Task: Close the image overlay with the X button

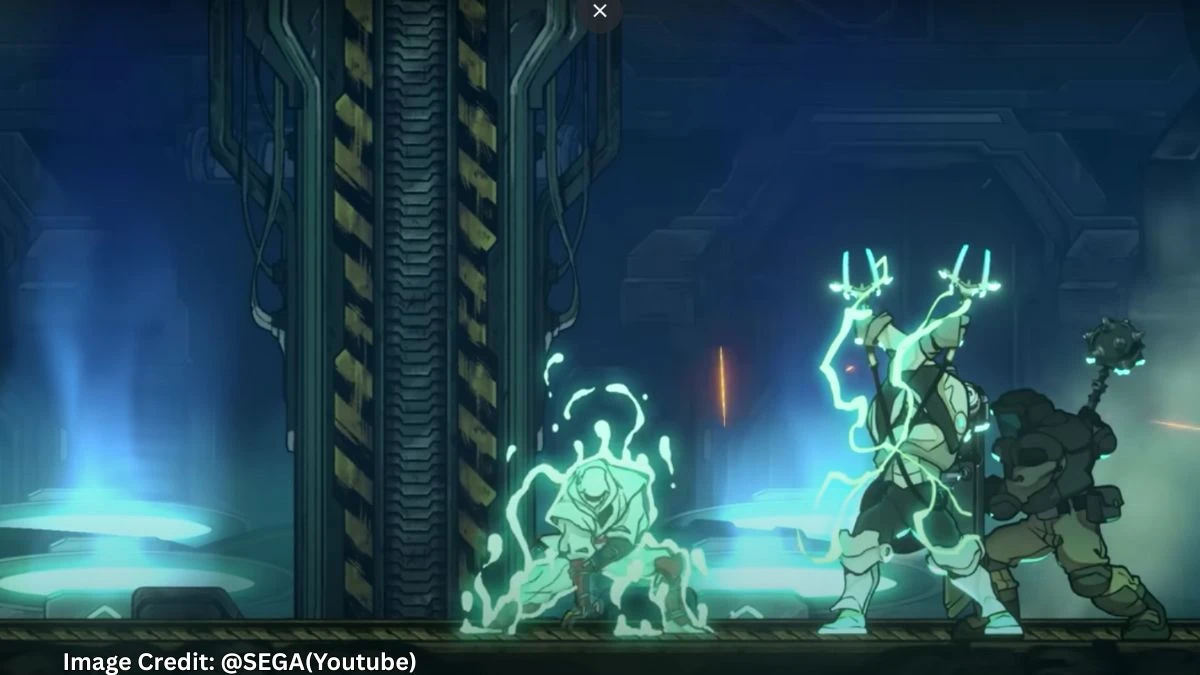Action: (x=600, y=11)
